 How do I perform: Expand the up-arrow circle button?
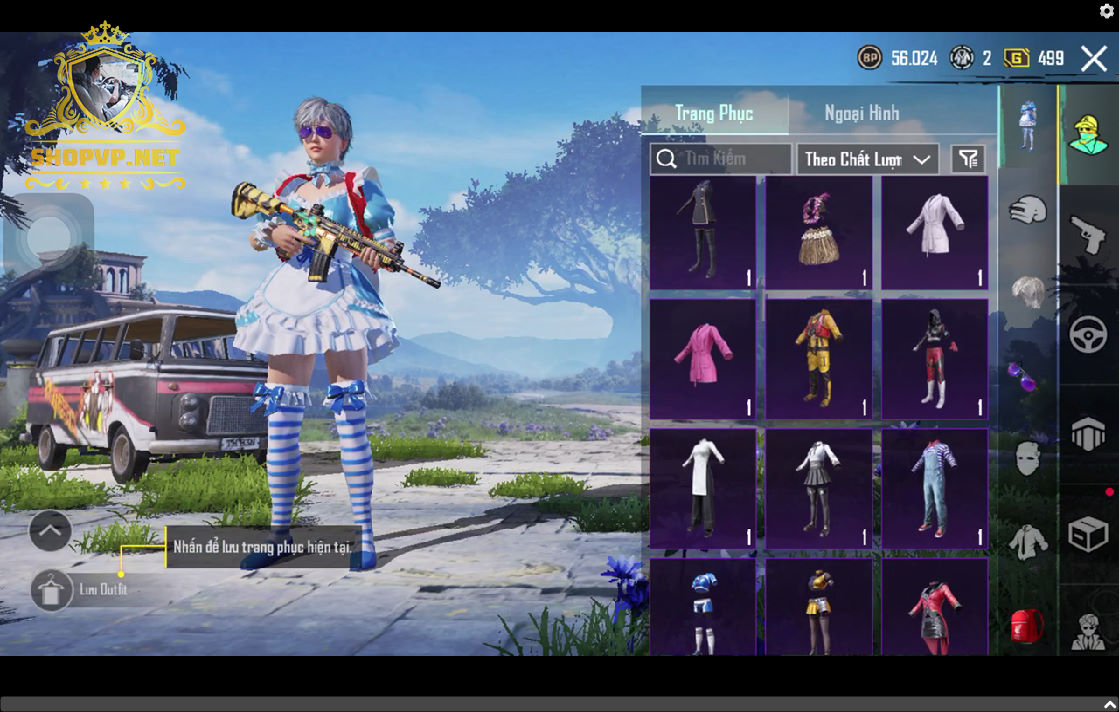click(x=50, y=531)
